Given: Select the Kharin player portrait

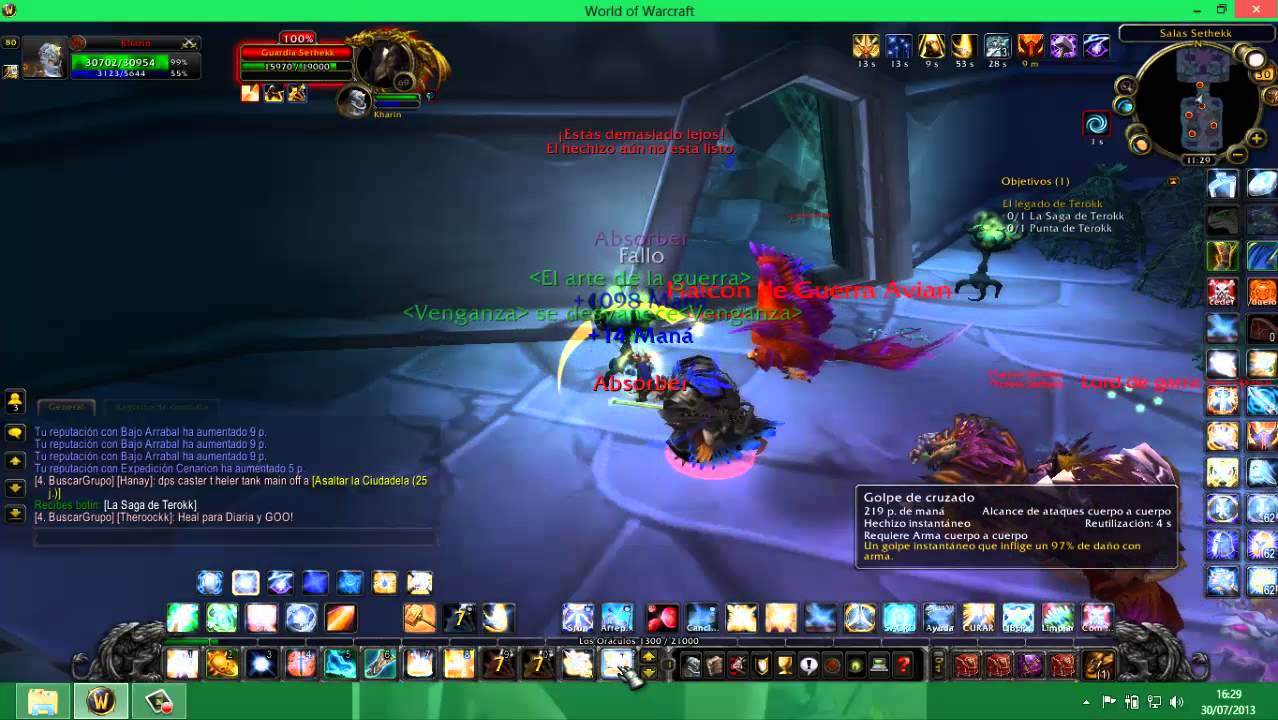Looking at the screenshot, I should pos(44,60).
